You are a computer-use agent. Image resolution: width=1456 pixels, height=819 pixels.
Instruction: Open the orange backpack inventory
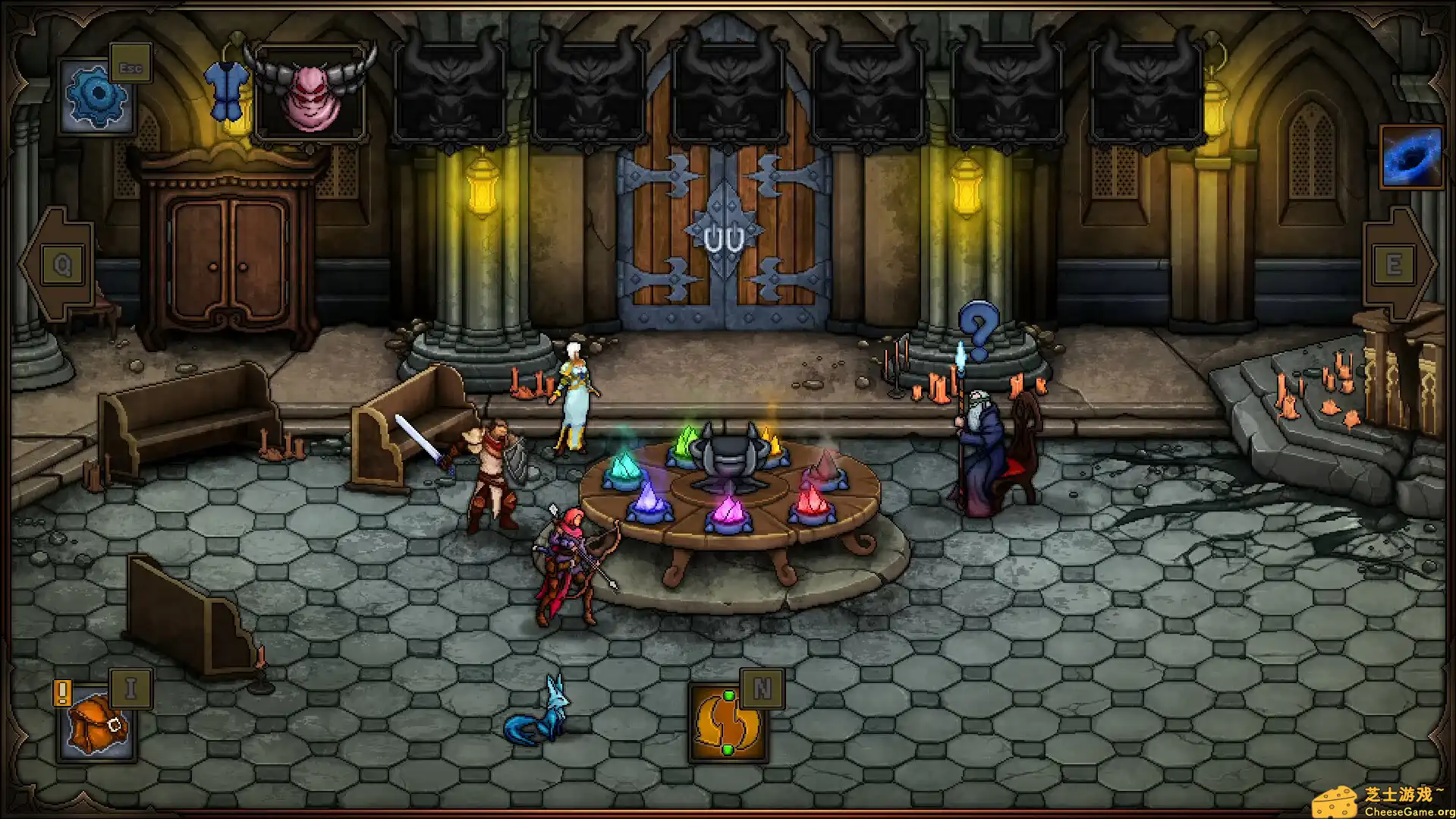point(96,725)
